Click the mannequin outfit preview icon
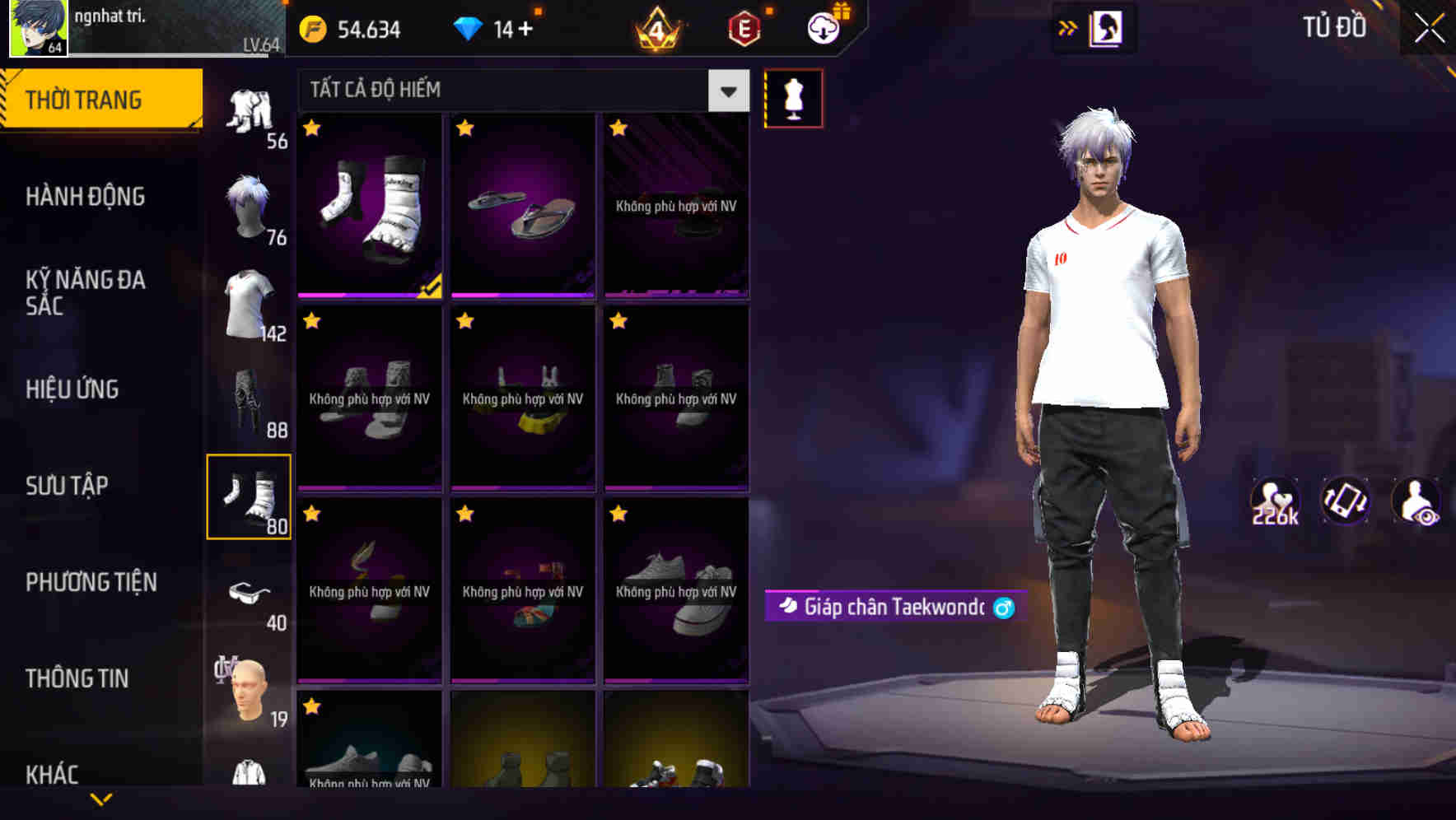The height and width of the screenshot is (820, 1456). coord(793,97)
